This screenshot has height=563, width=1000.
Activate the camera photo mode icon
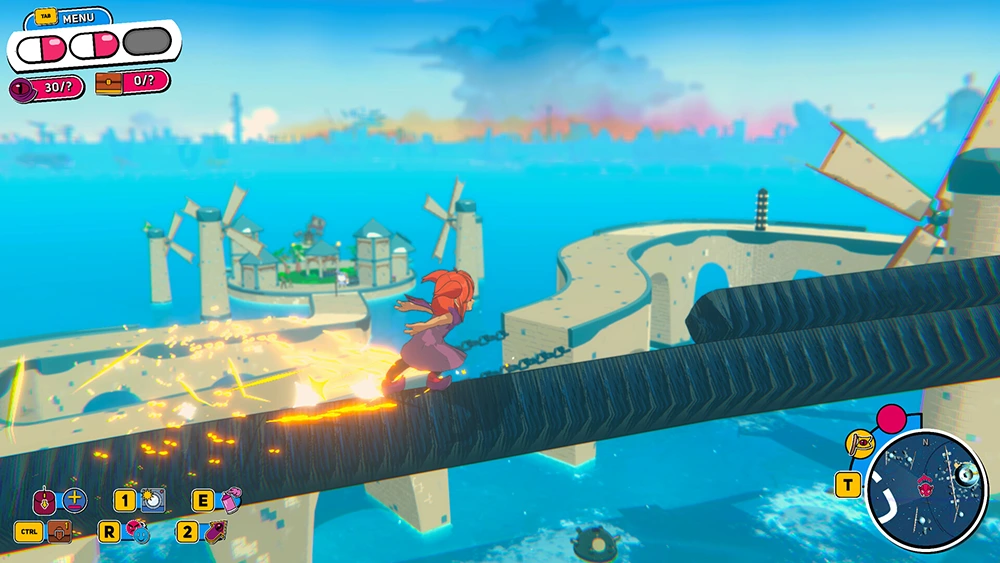point(154,498)
